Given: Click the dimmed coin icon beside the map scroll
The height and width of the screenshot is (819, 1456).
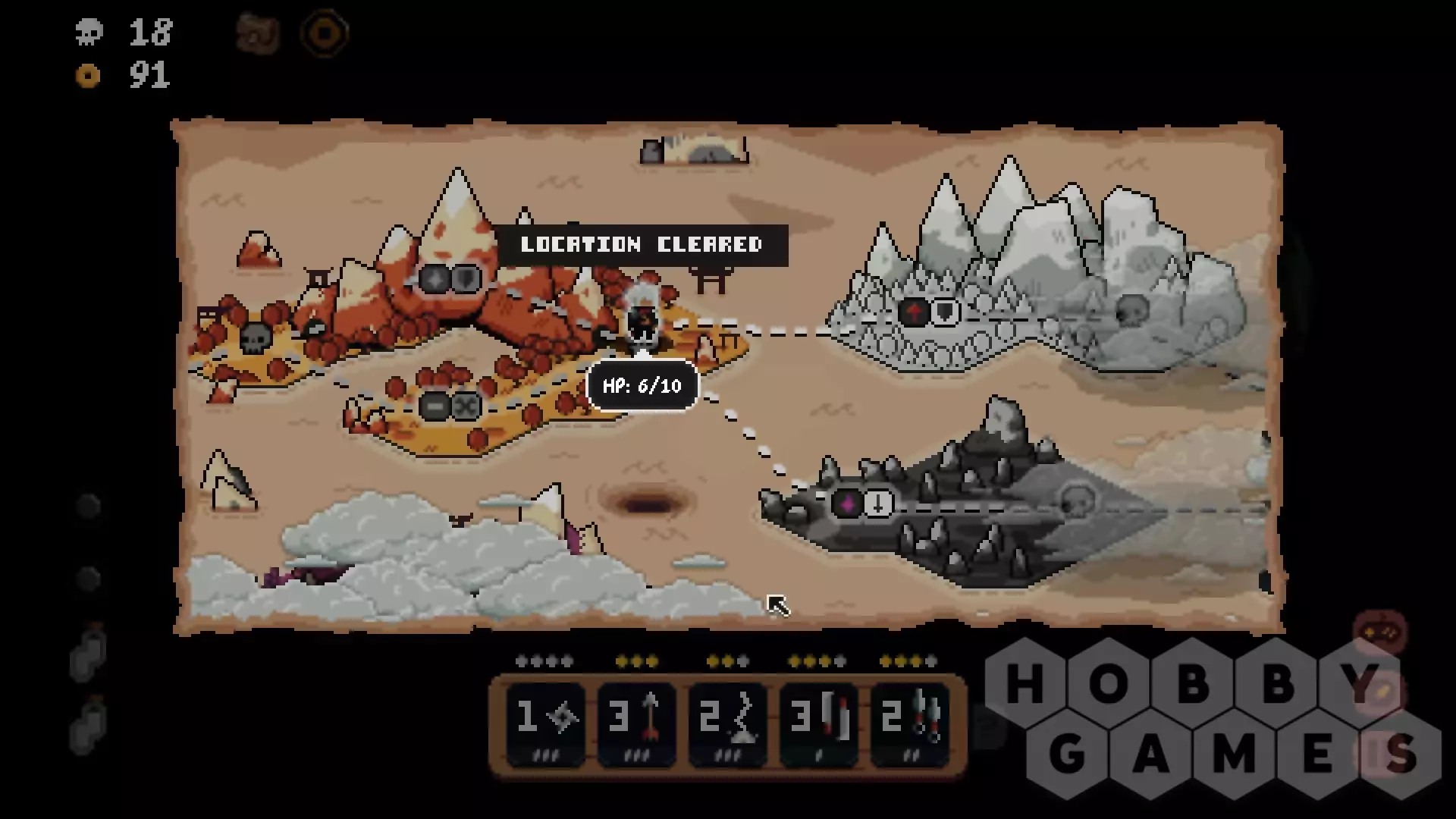Looking at the screenshot, I should coord(325,33).
